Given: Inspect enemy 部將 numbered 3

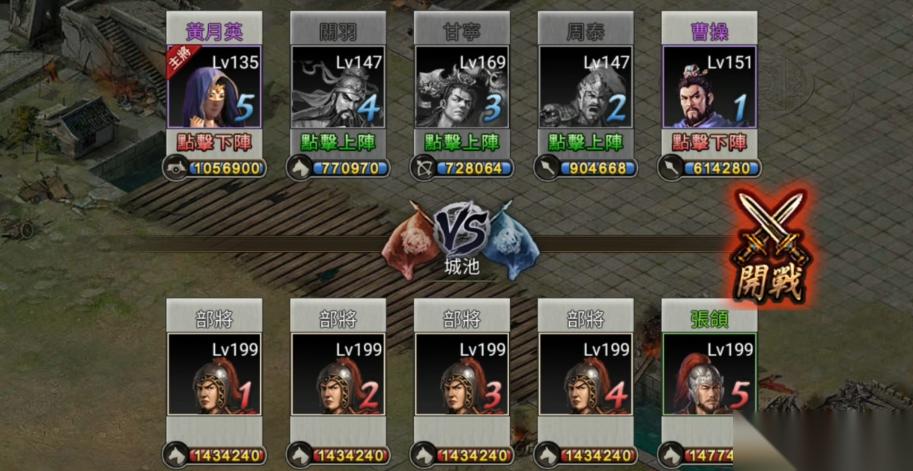Looking at the screenshot, I should click(x=462, y=374).
